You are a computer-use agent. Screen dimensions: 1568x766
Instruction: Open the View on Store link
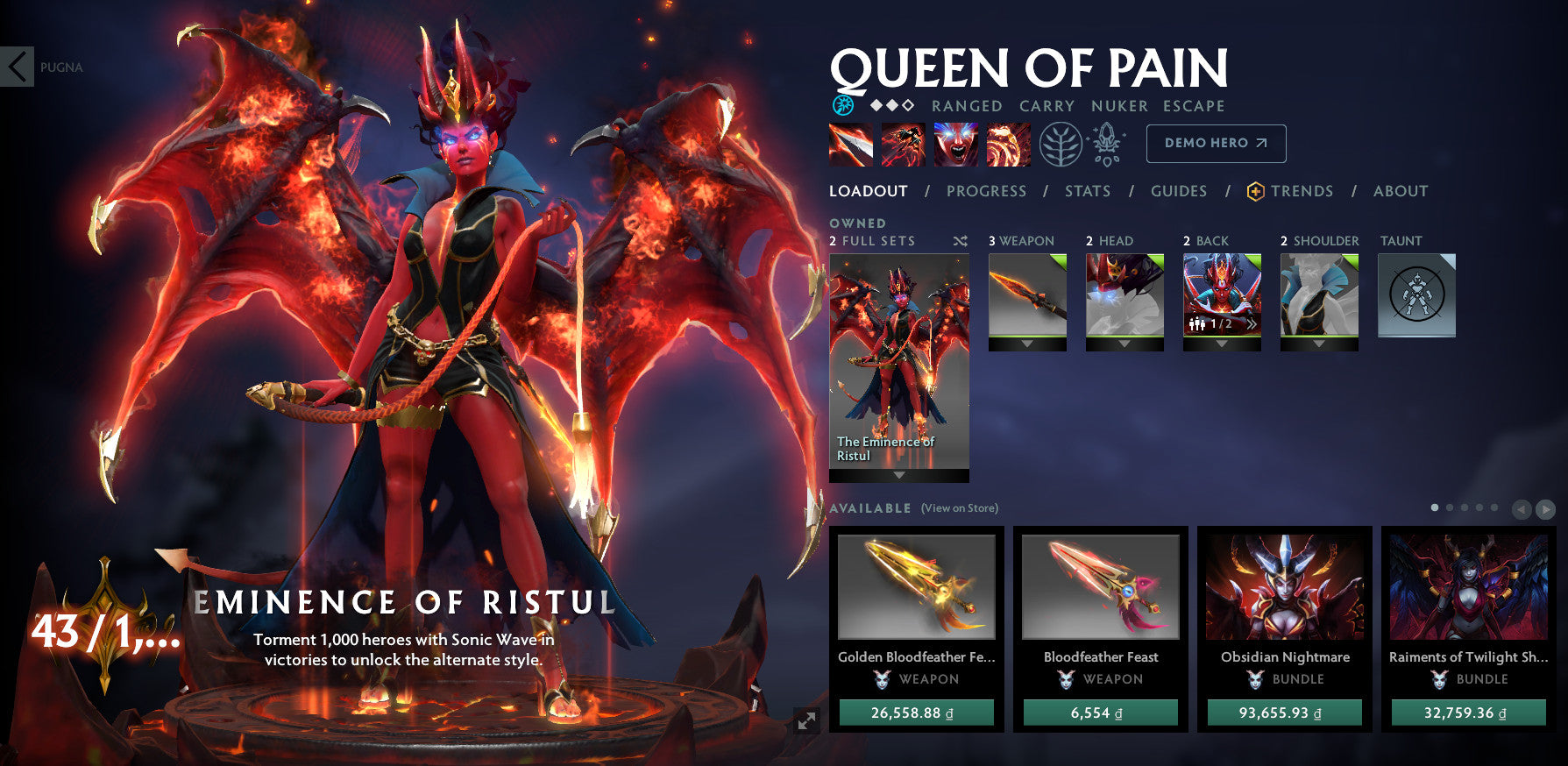[959, 507]
